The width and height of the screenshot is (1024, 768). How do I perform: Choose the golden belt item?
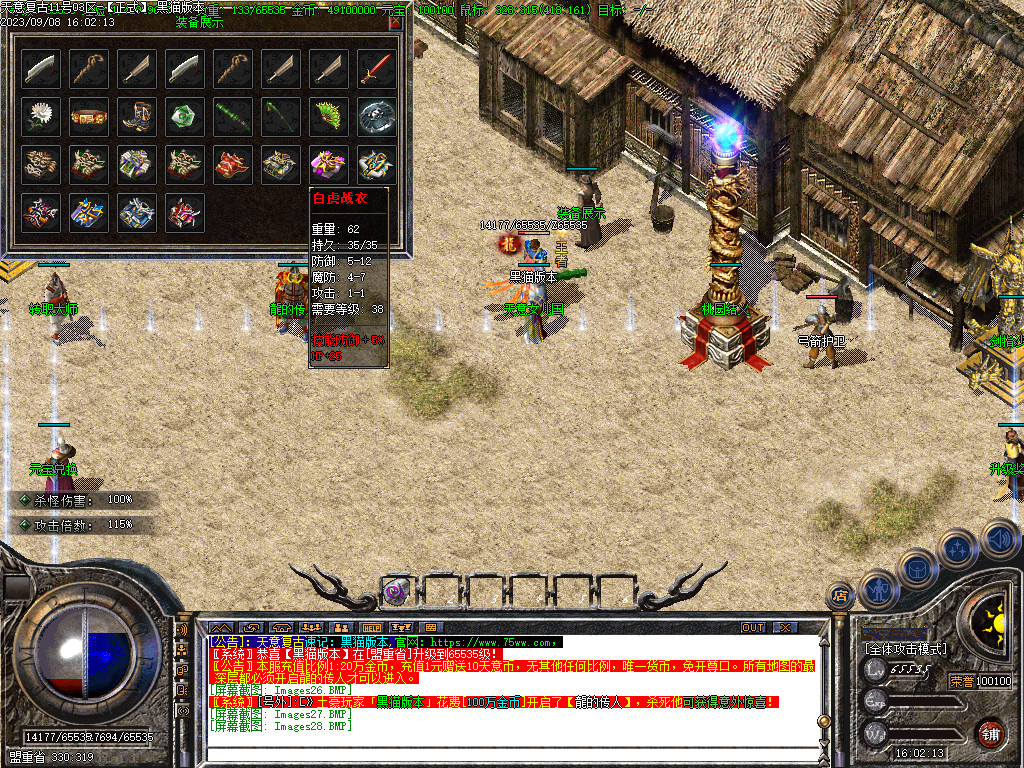pos(89,116)
